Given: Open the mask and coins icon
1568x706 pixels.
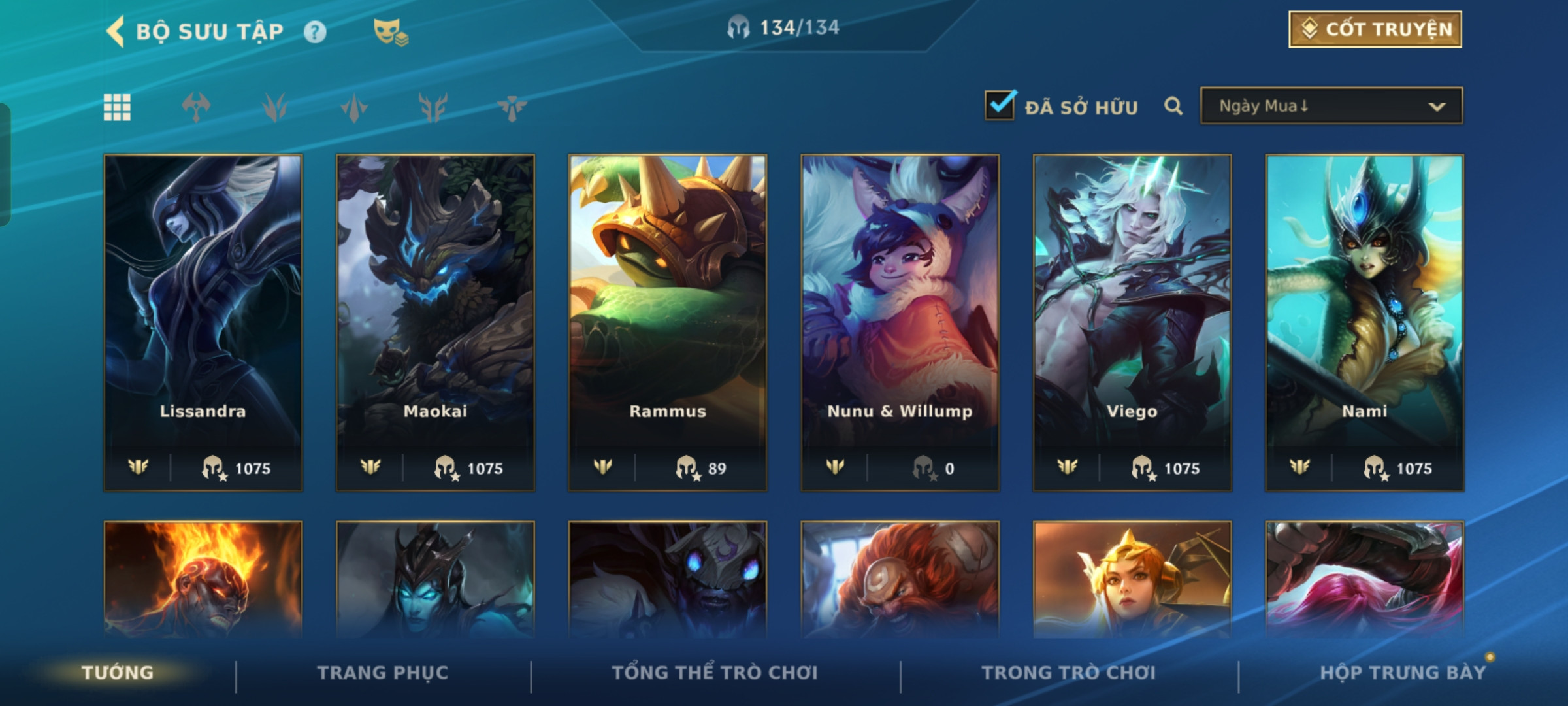Looking at the screenshot, I should pyautogui.click(x=391, y=32).
